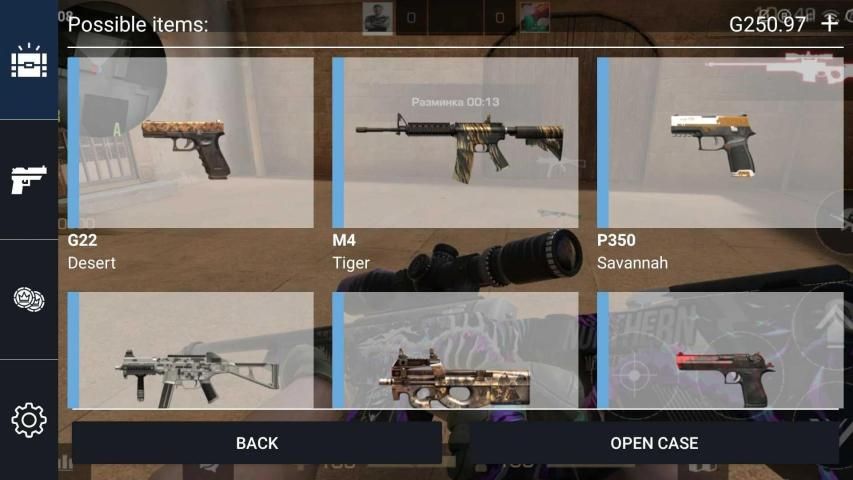Add gold with the plus button
This screenshot has width=853, height=480.
click(829, 23)
